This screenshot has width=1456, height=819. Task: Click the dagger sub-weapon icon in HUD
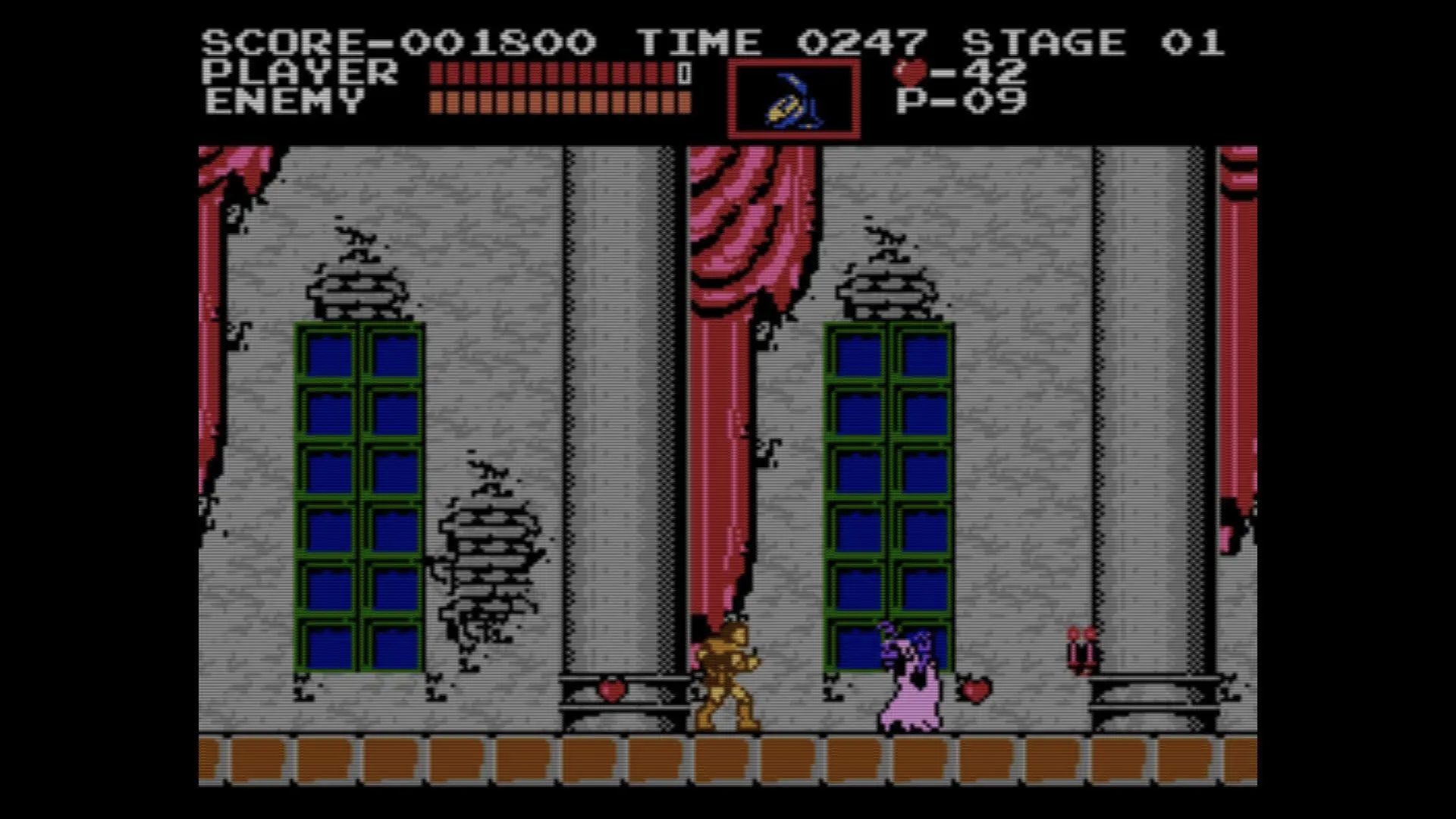793,100
